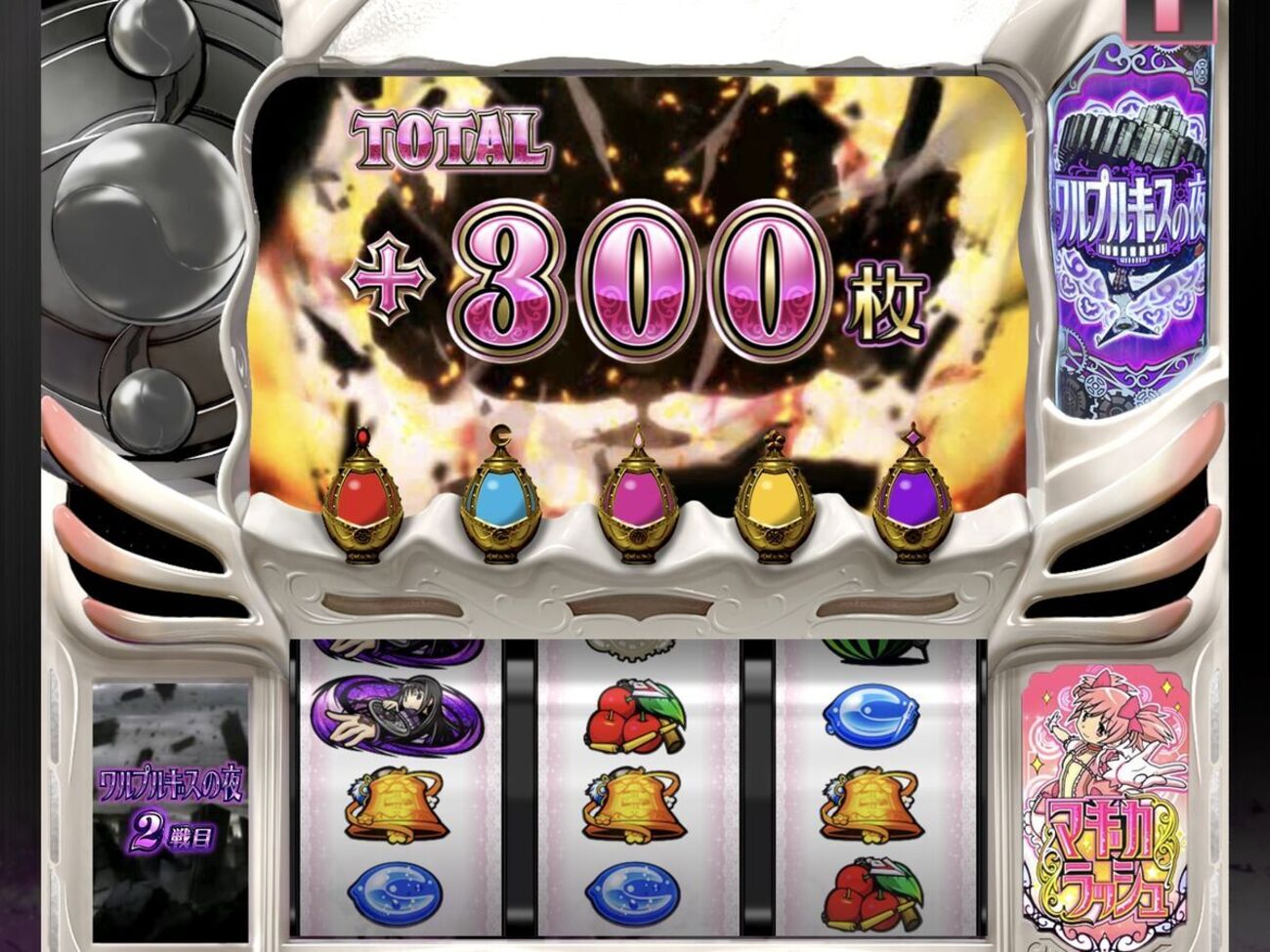Expand the ワルプルギスの夜 side panel

[x=1133, y=225]
